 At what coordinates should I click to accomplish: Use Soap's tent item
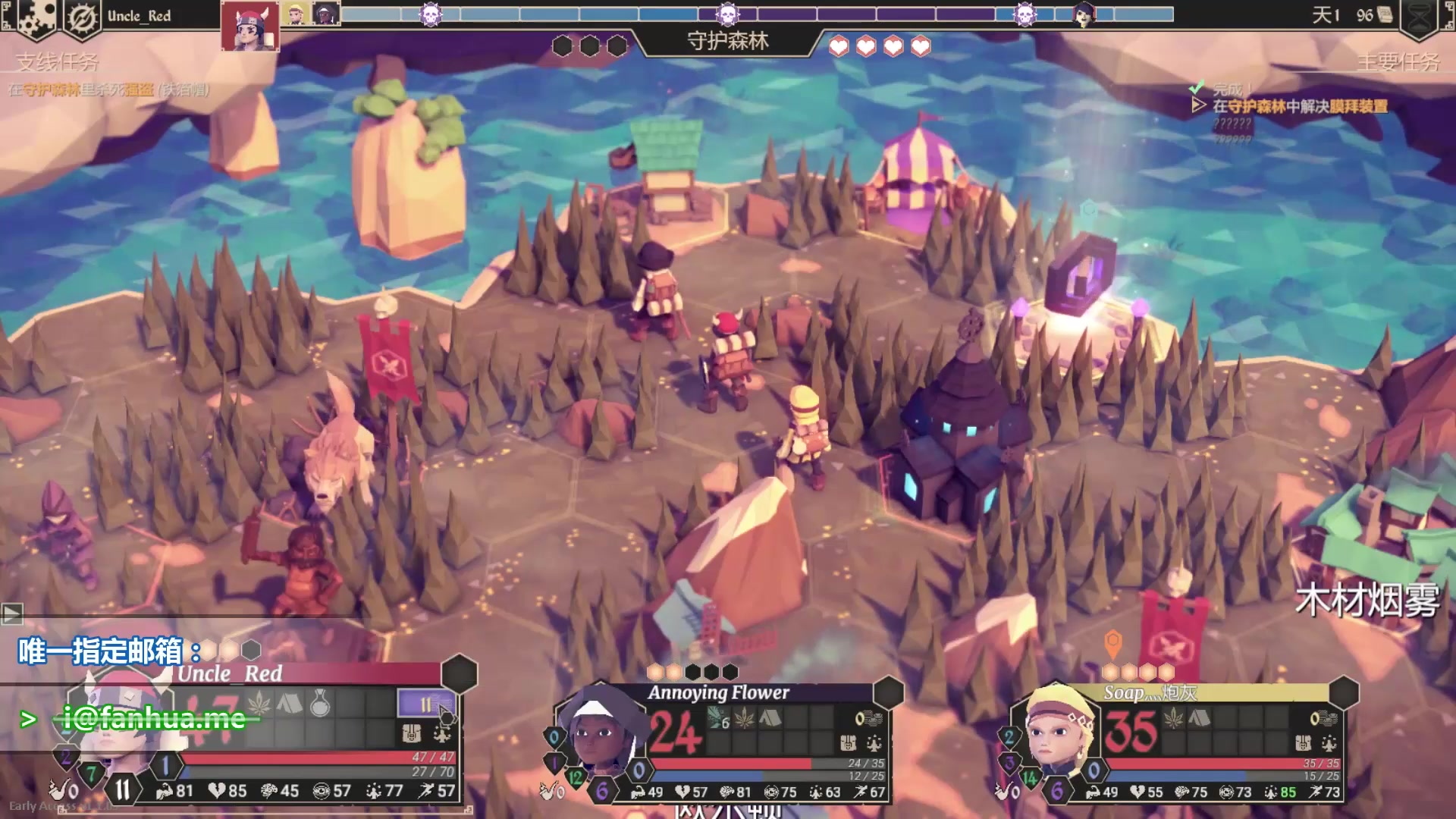(1199, 717)
